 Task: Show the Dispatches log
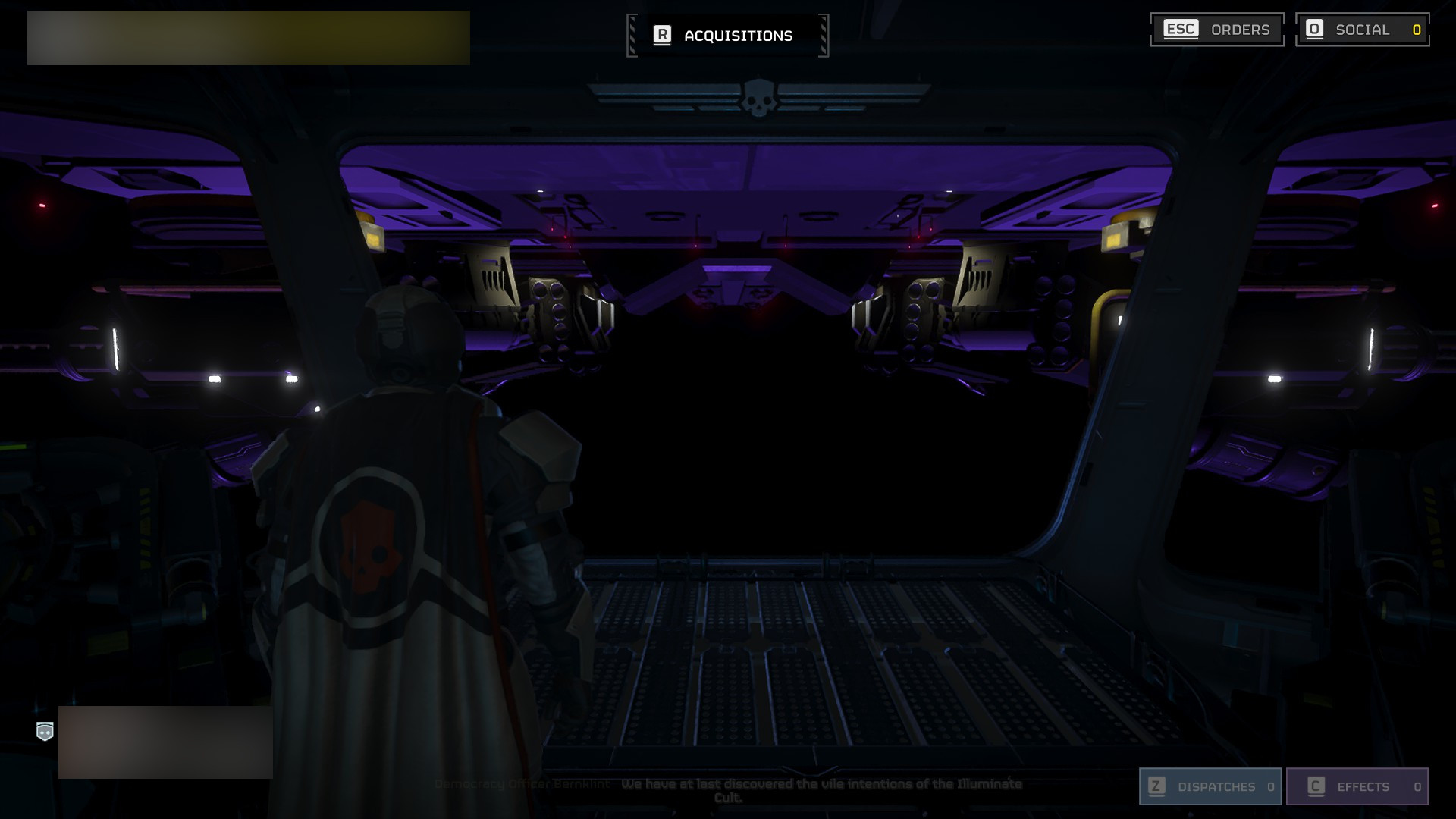click(x=1210, y=786)
